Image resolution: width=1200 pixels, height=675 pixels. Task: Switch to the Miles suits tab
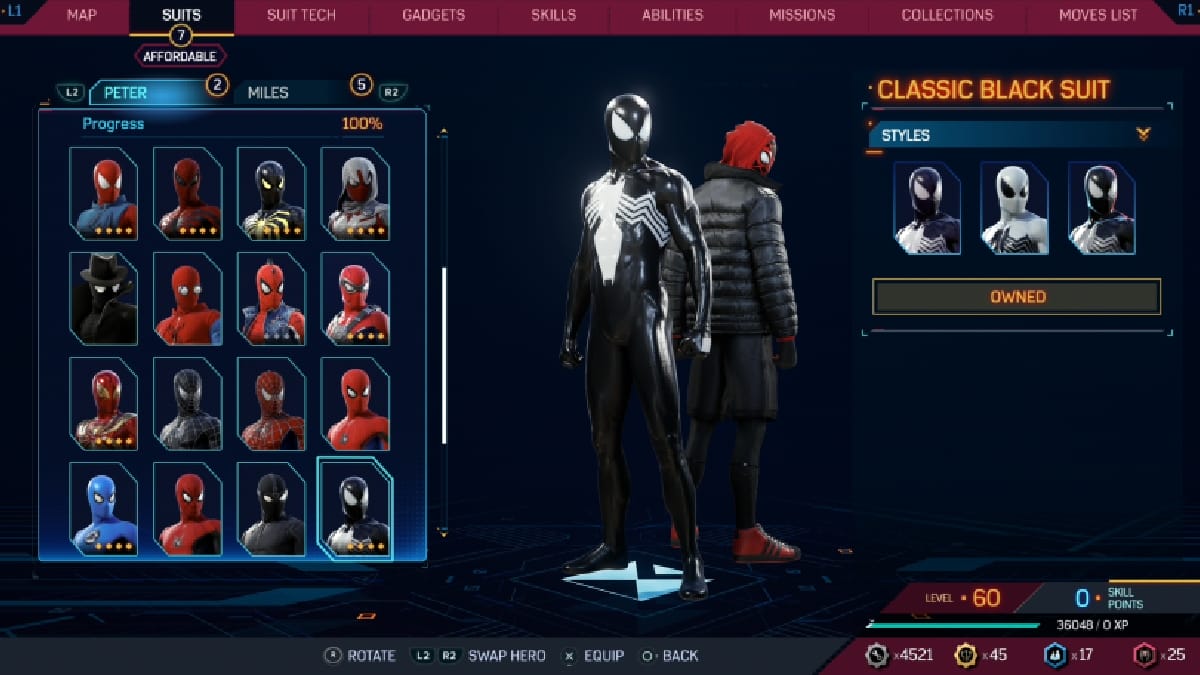[x=290, y=92]
